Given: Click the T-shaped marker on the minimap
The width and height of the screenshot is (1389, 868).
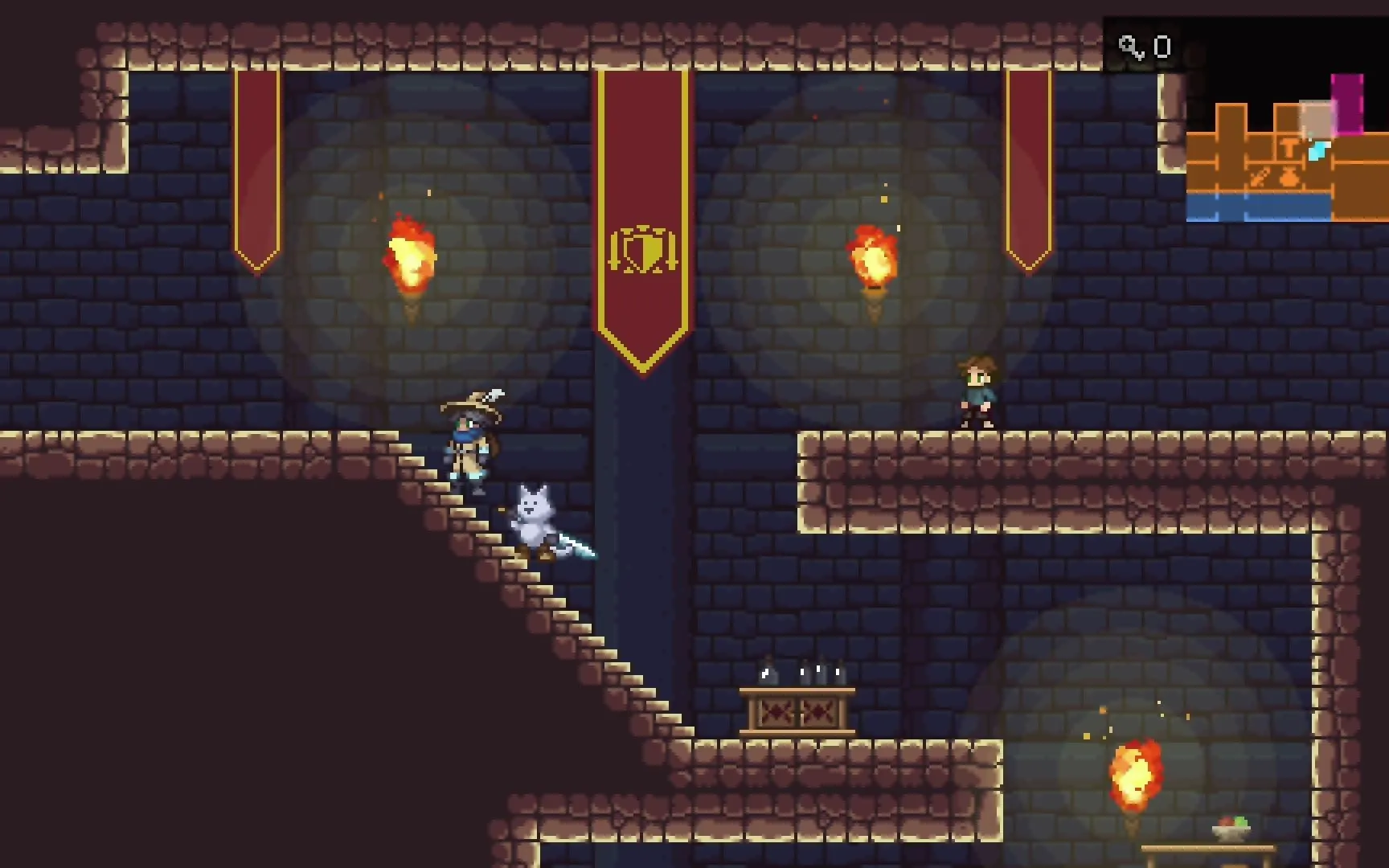Looking at the screenshot, I should click(1289, 148).
